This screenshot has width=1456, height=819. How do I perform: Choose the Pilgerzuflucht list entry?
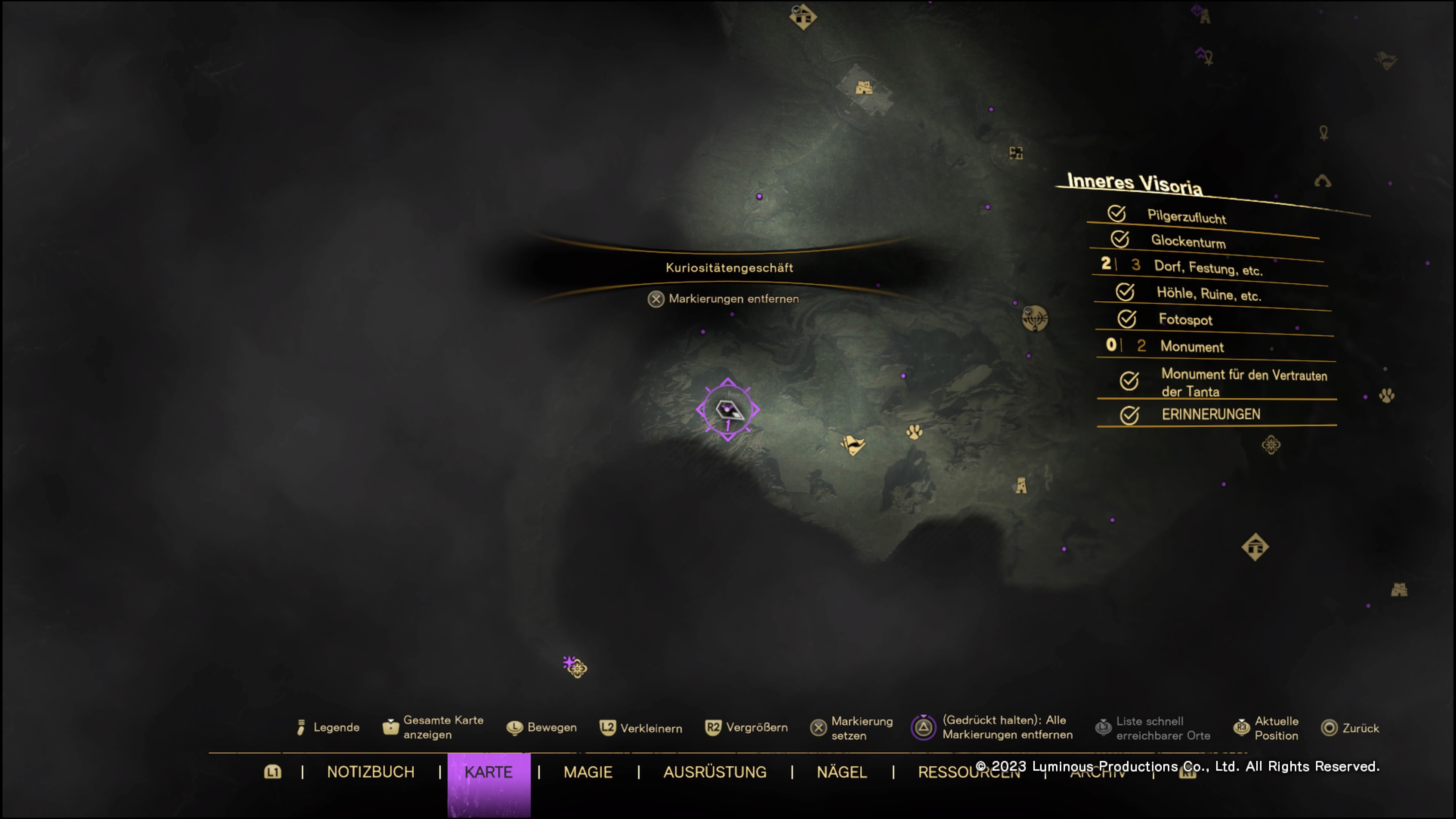coord(1186,217)
